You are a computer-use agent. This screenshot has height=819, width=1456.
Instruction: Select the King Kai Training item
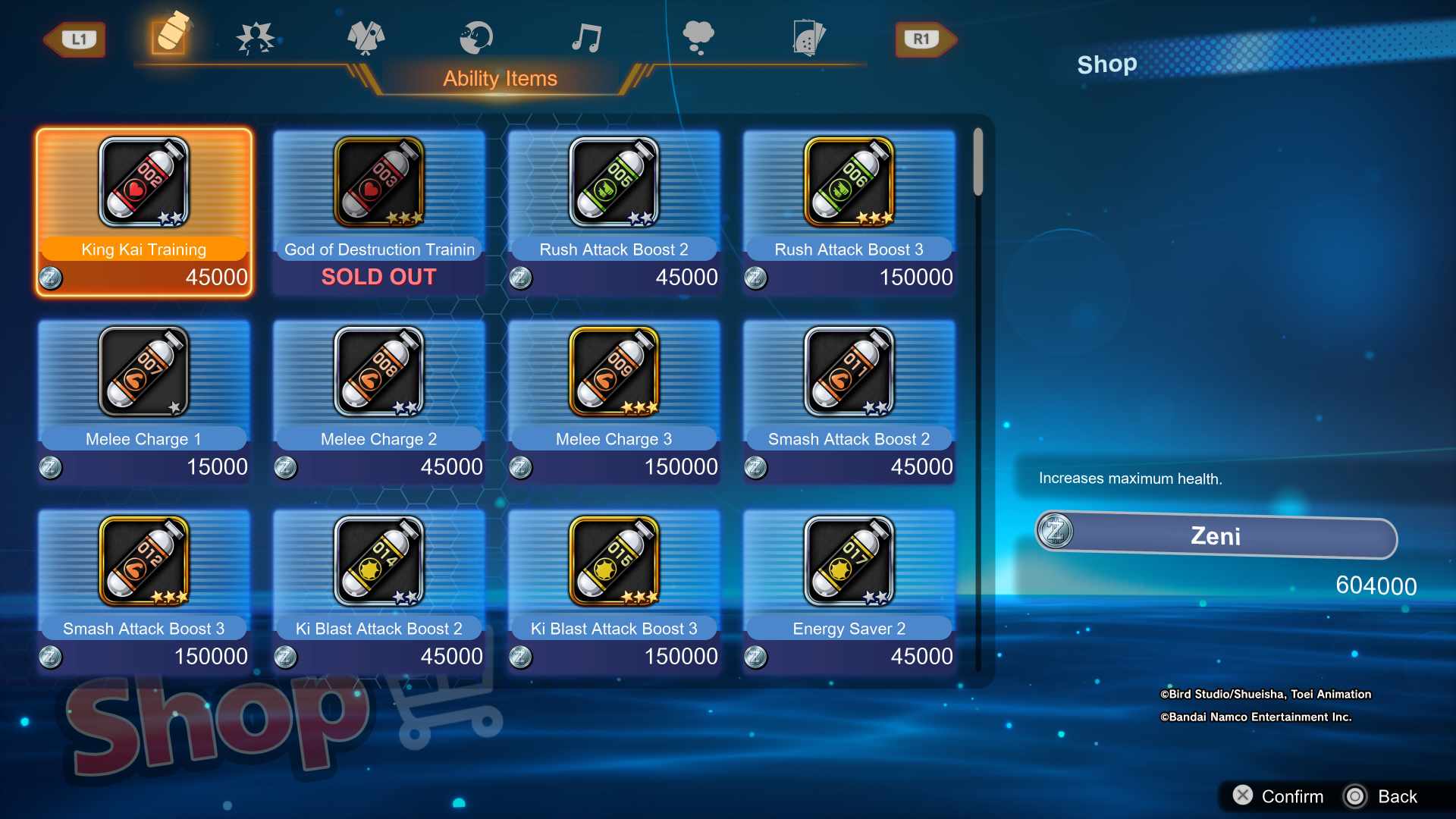point(144,212)
